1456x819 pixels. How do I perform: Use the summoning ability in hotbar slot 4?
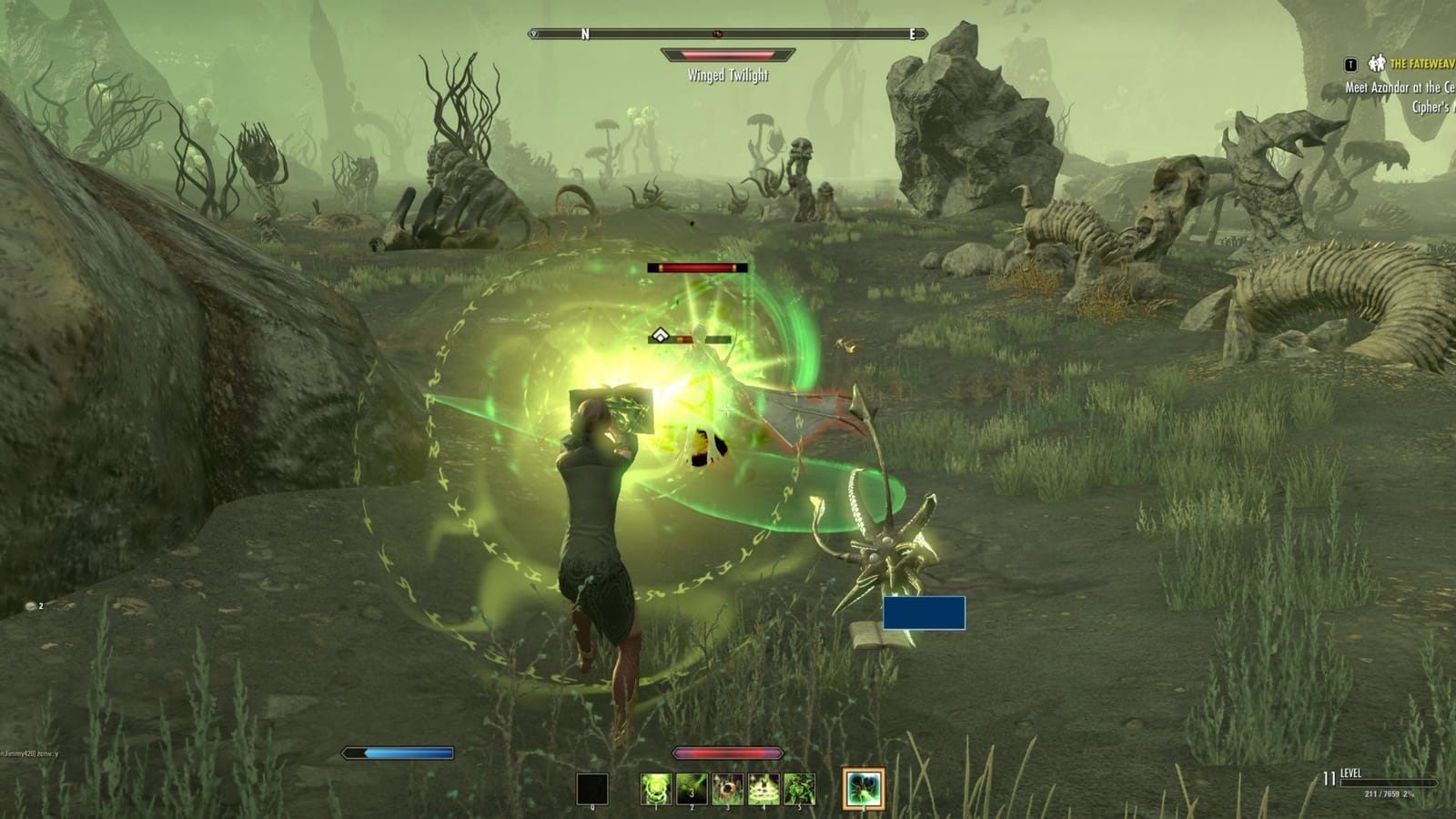[x=763, y=788]
